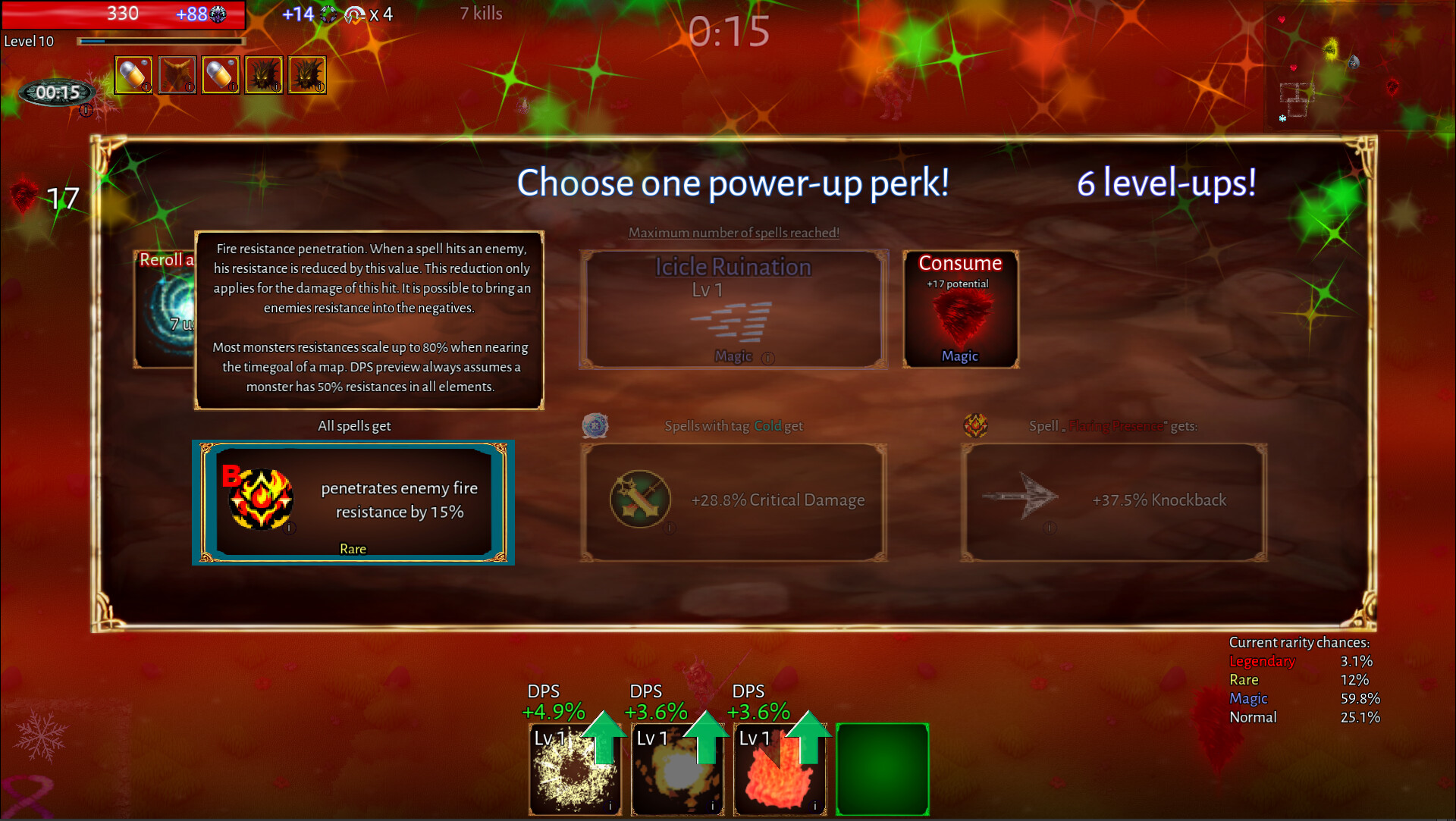The height and width of the screenshot is (821, 1456).
Task: Click the fire resistance penetration perk emblem
Action: click(x=260, y=500)
